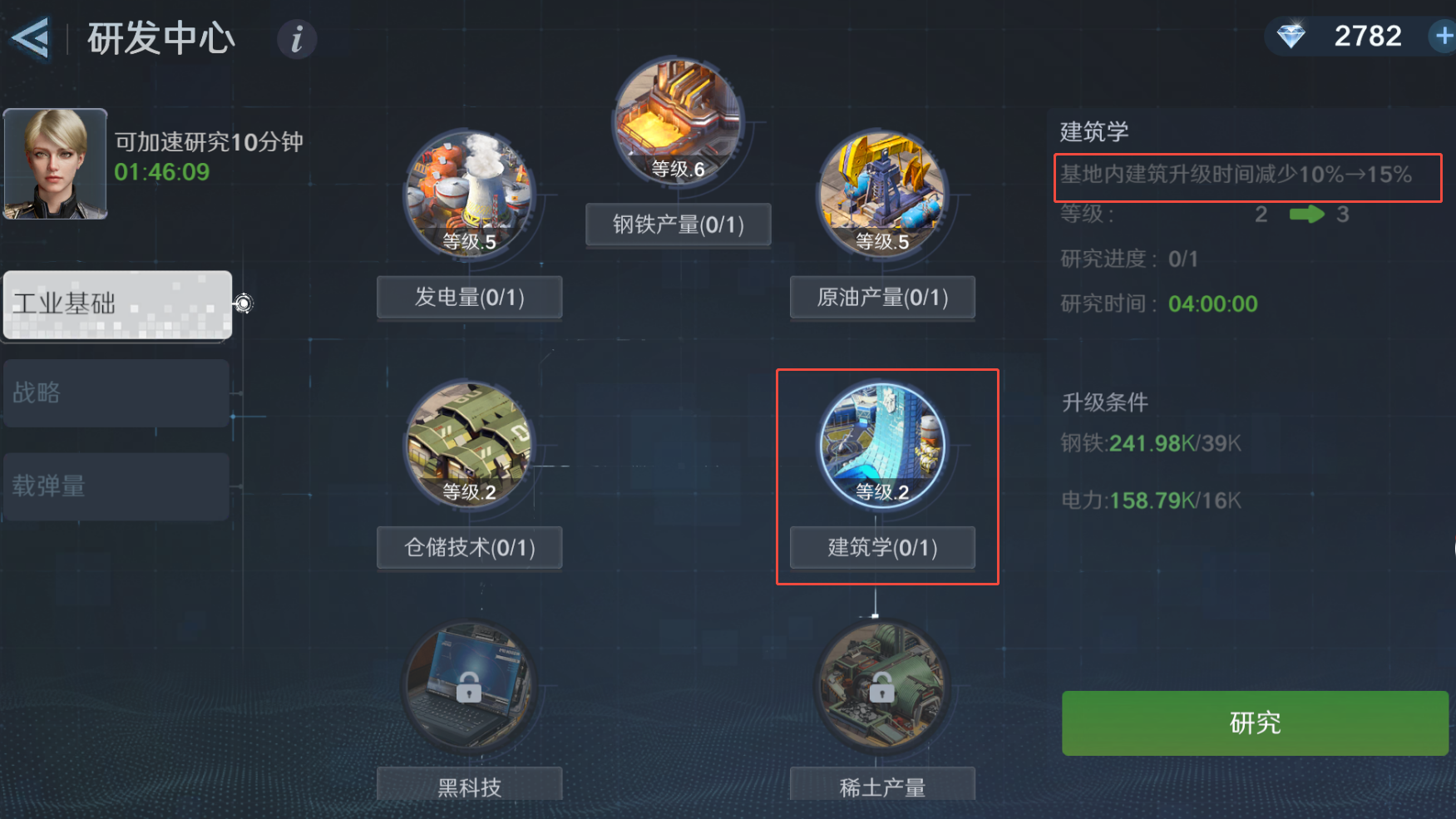Click the + button to buy diamonds
This screenshot has height=819, width=1456.
coord(1444,35)
